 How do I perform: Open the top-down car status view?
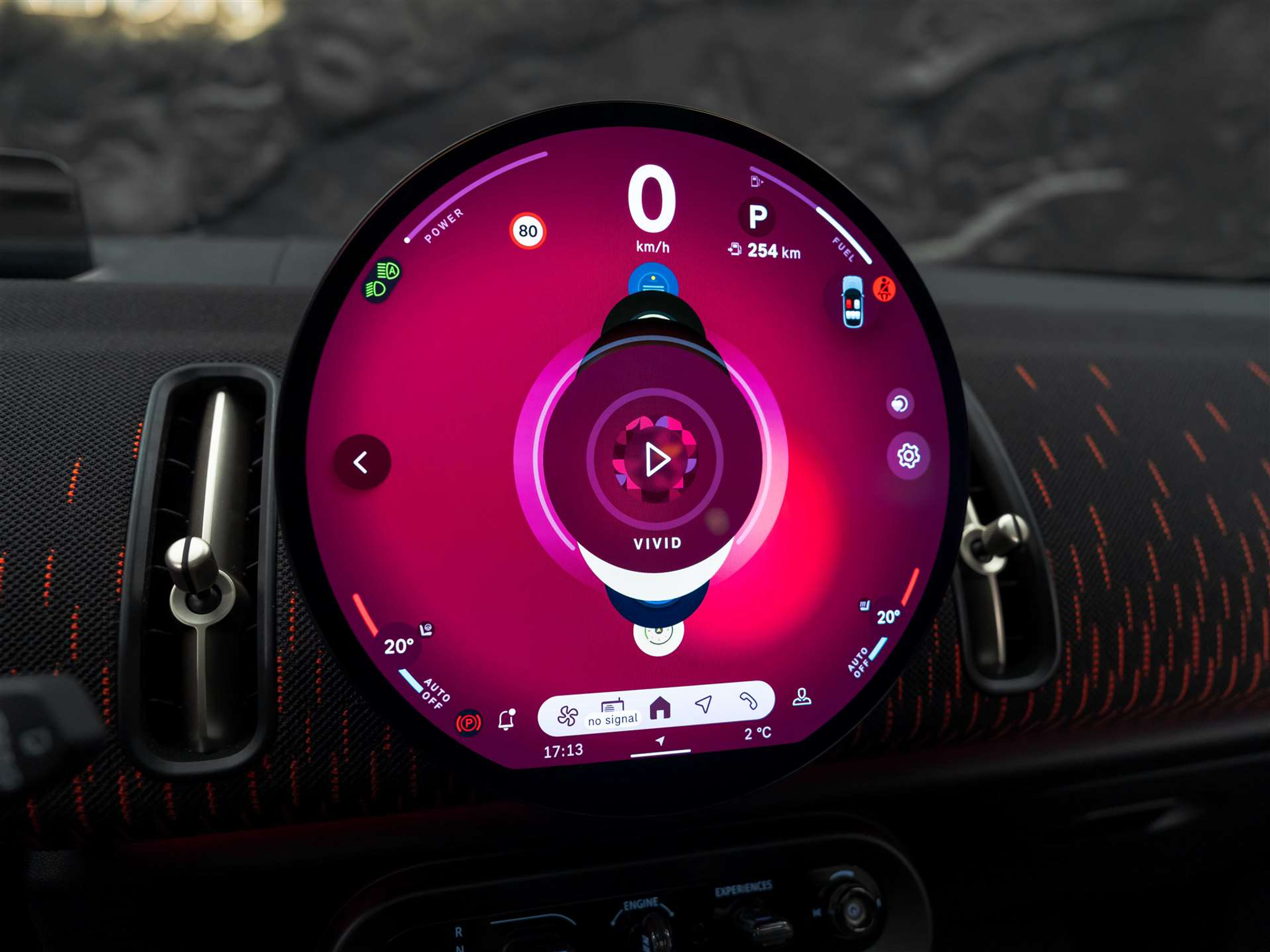coord(853,302)
